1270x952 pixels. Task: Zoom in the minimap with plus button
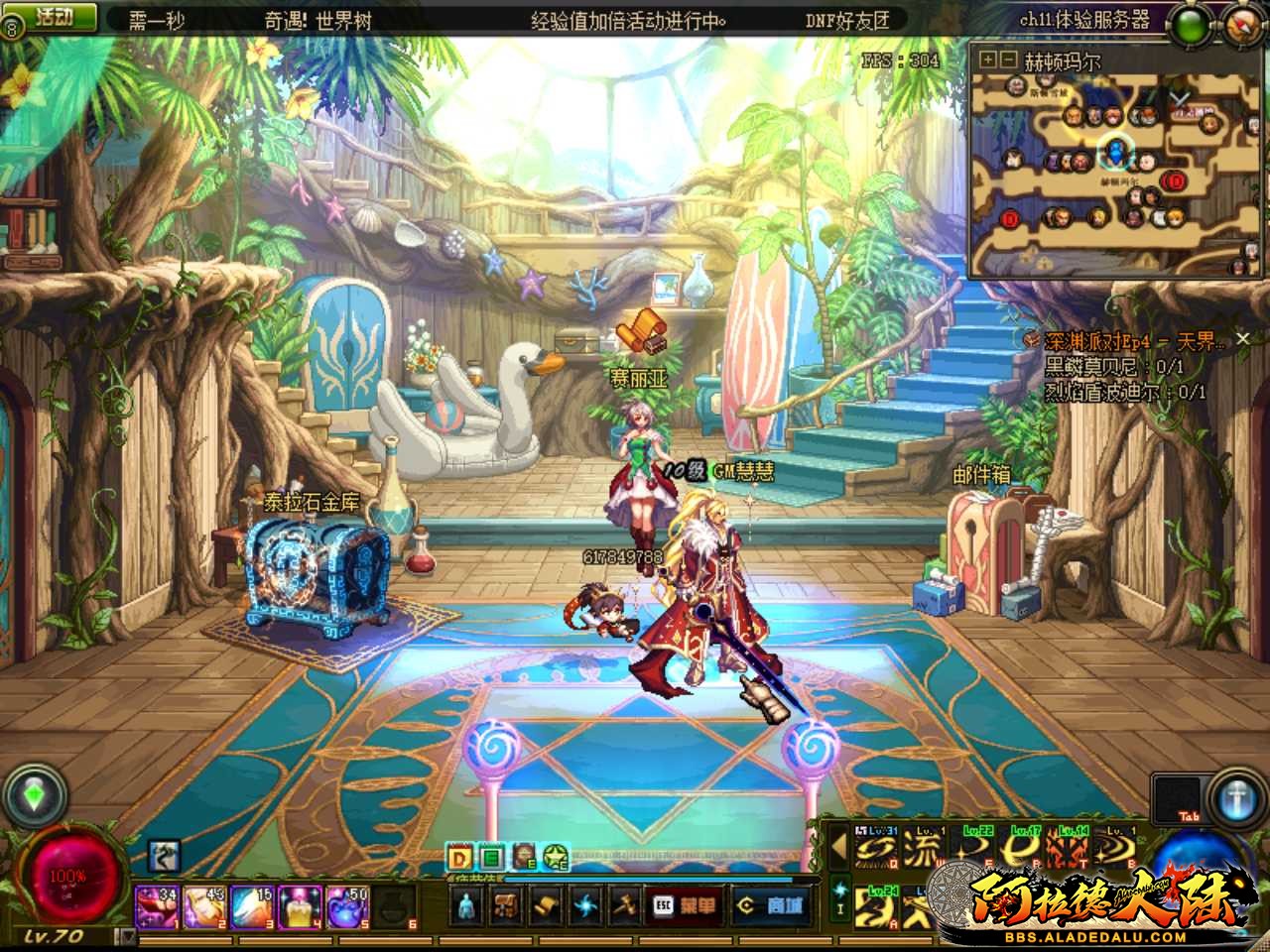[987, 60]
